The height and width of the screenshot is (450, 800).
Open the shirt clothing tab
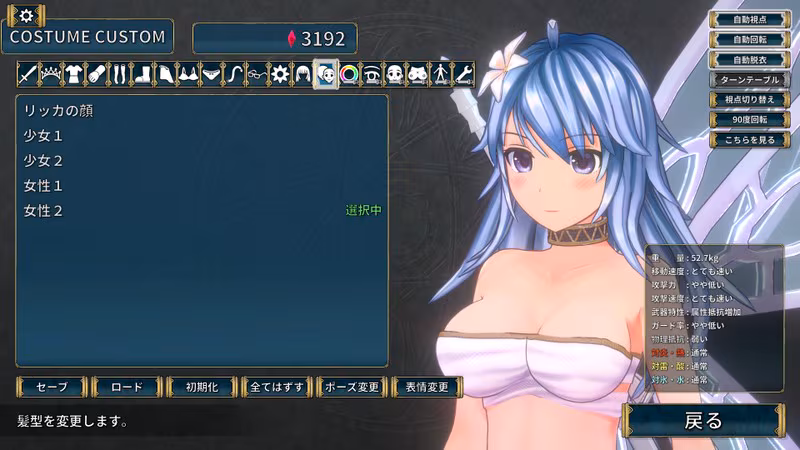coord(73,74)
